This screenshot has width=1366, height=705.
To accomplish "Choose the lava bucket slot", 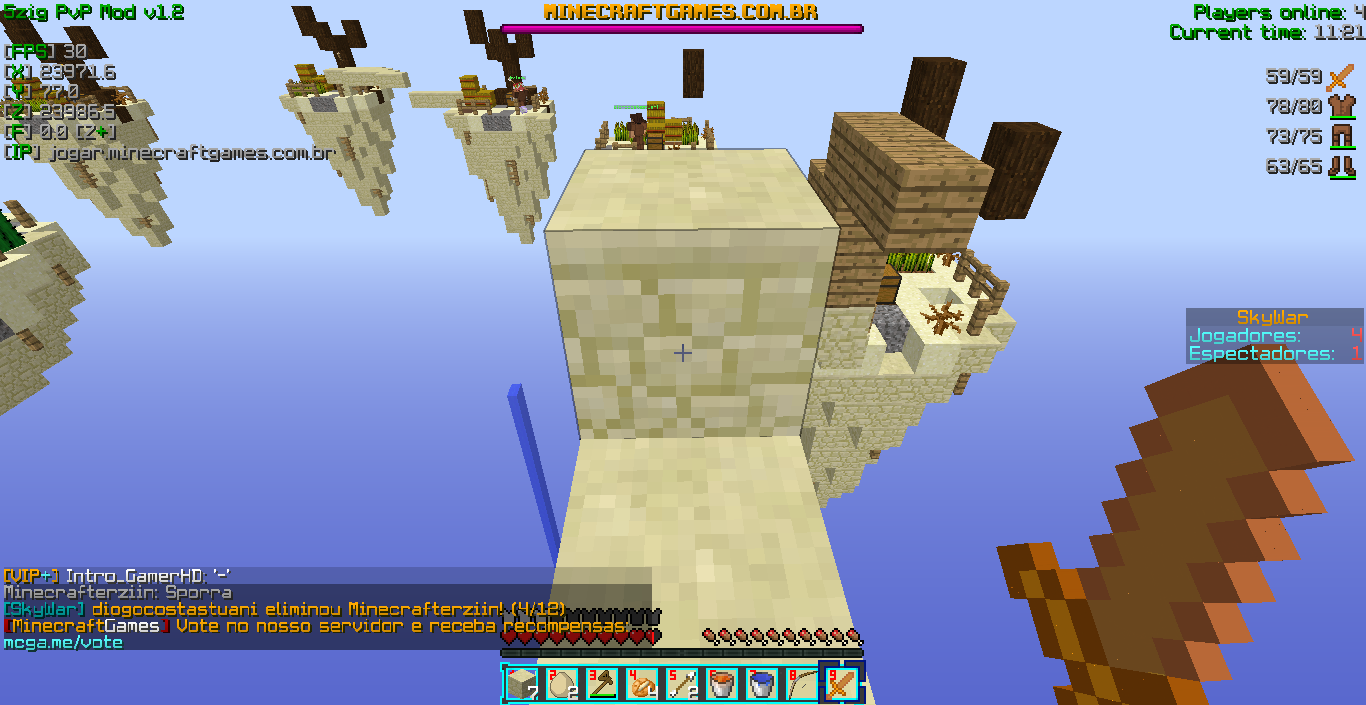I will point(722,685).
